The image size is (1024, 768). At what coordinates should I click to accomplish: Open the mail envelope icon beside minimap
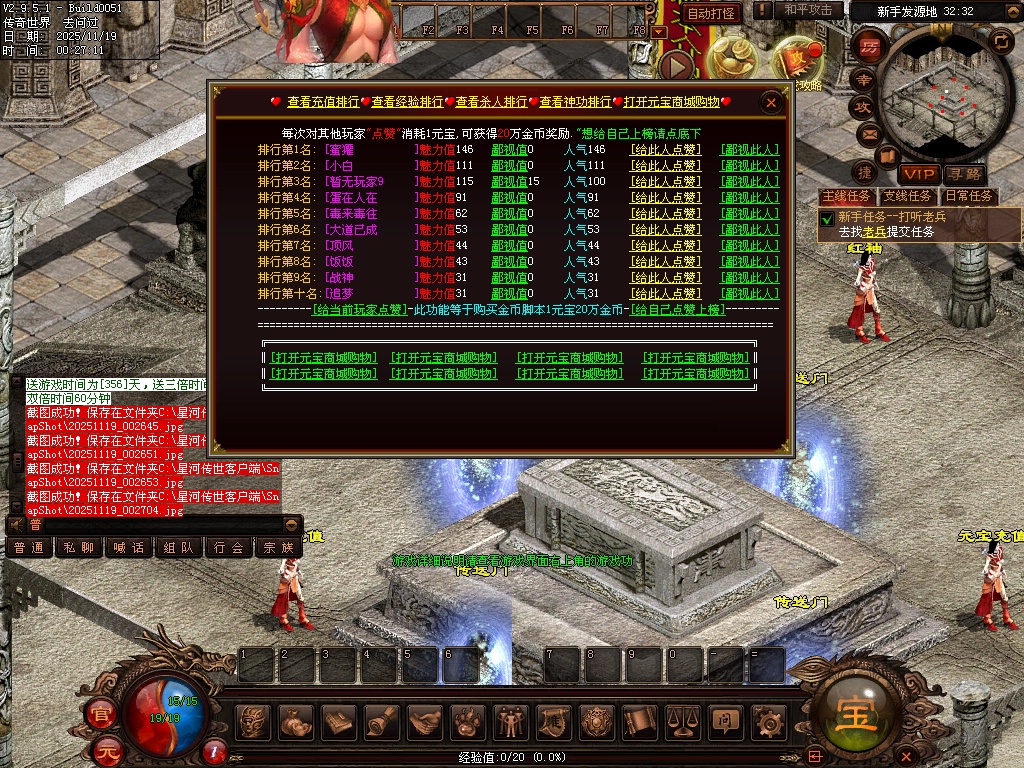[x=867, y=134]
